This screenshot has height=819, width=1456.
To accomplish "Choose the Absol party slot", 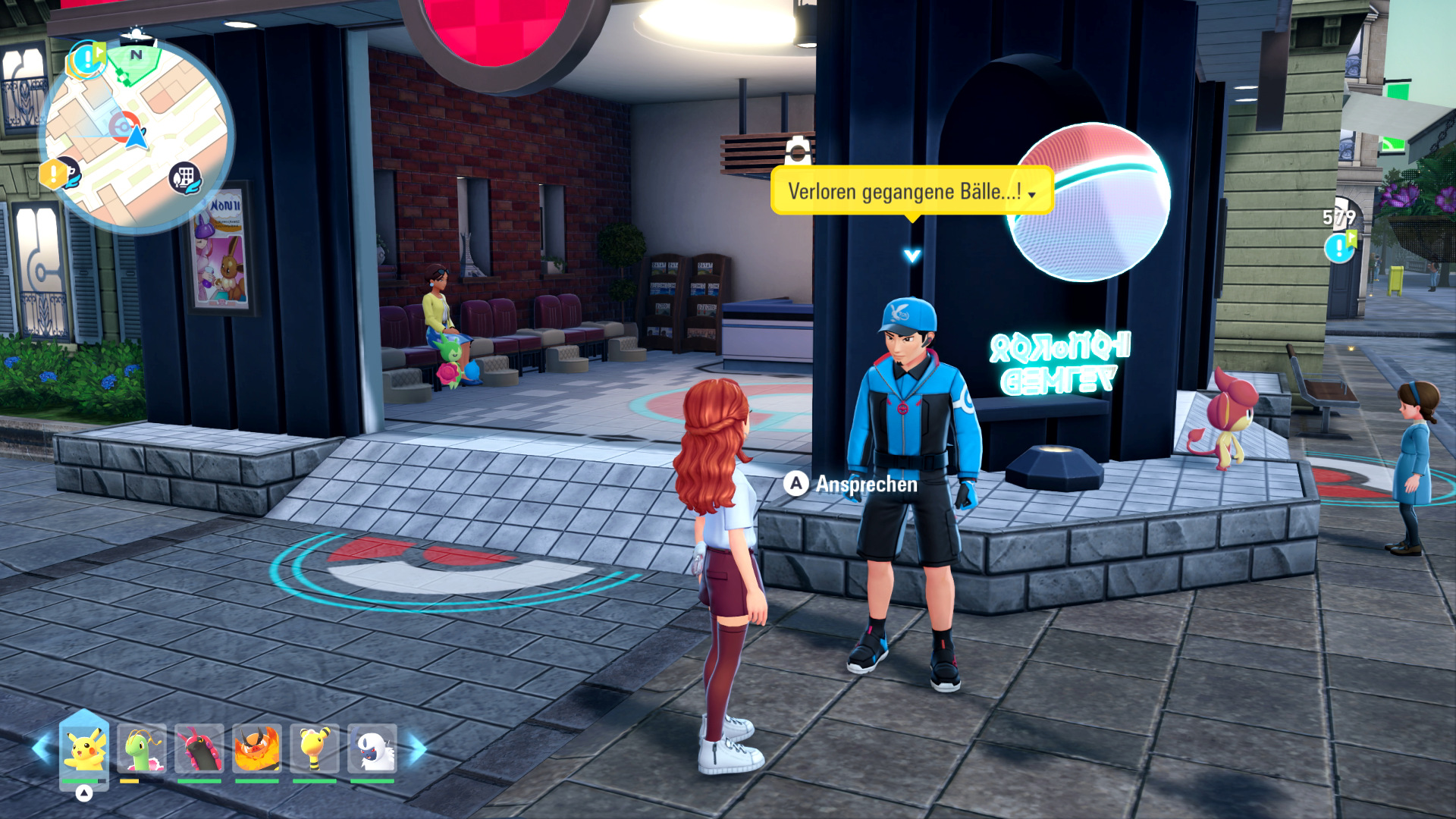I will click(x=372, y=749).
